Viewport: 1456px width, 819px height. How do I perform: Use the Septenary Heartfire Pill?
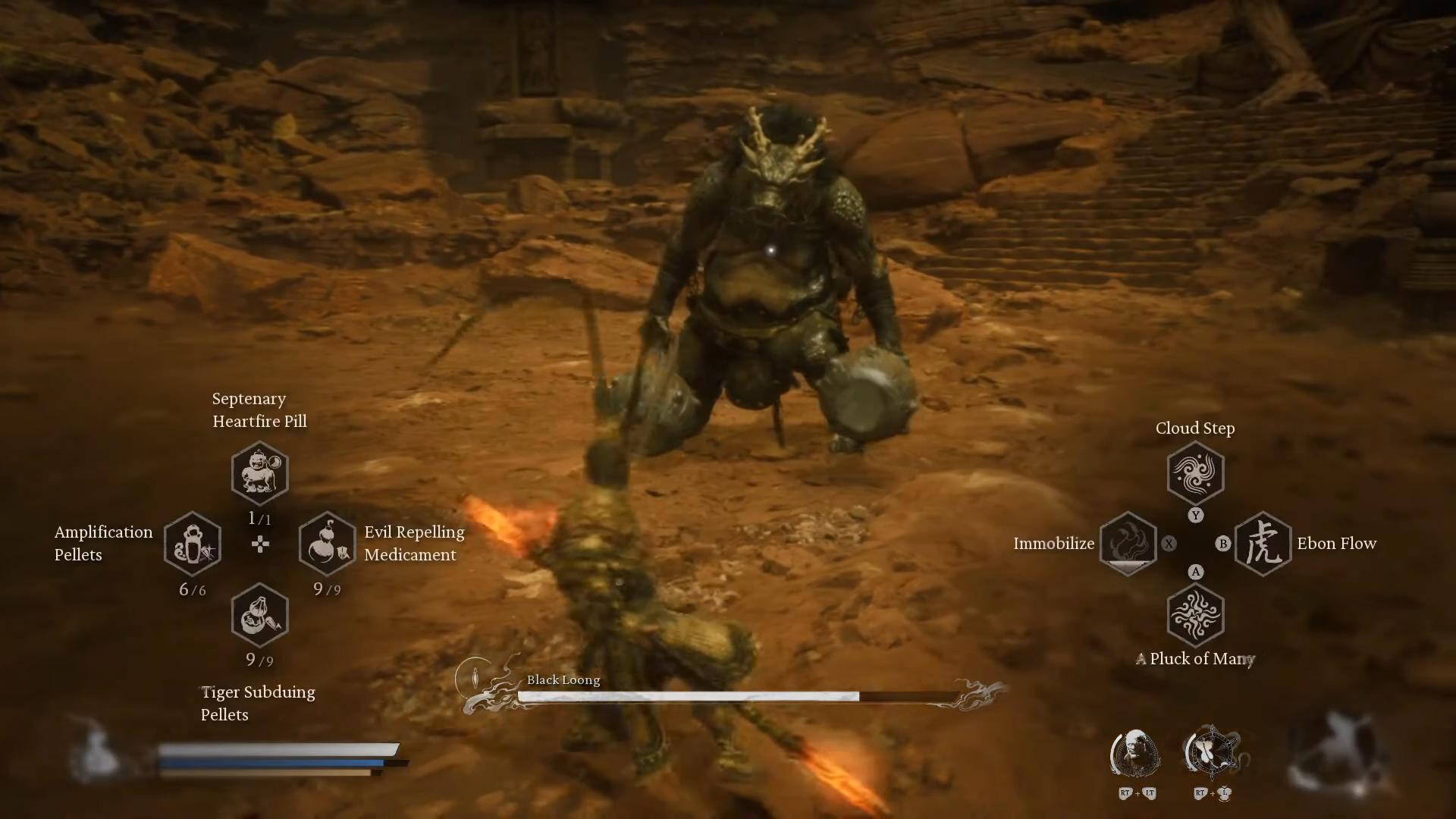[259, 473]
